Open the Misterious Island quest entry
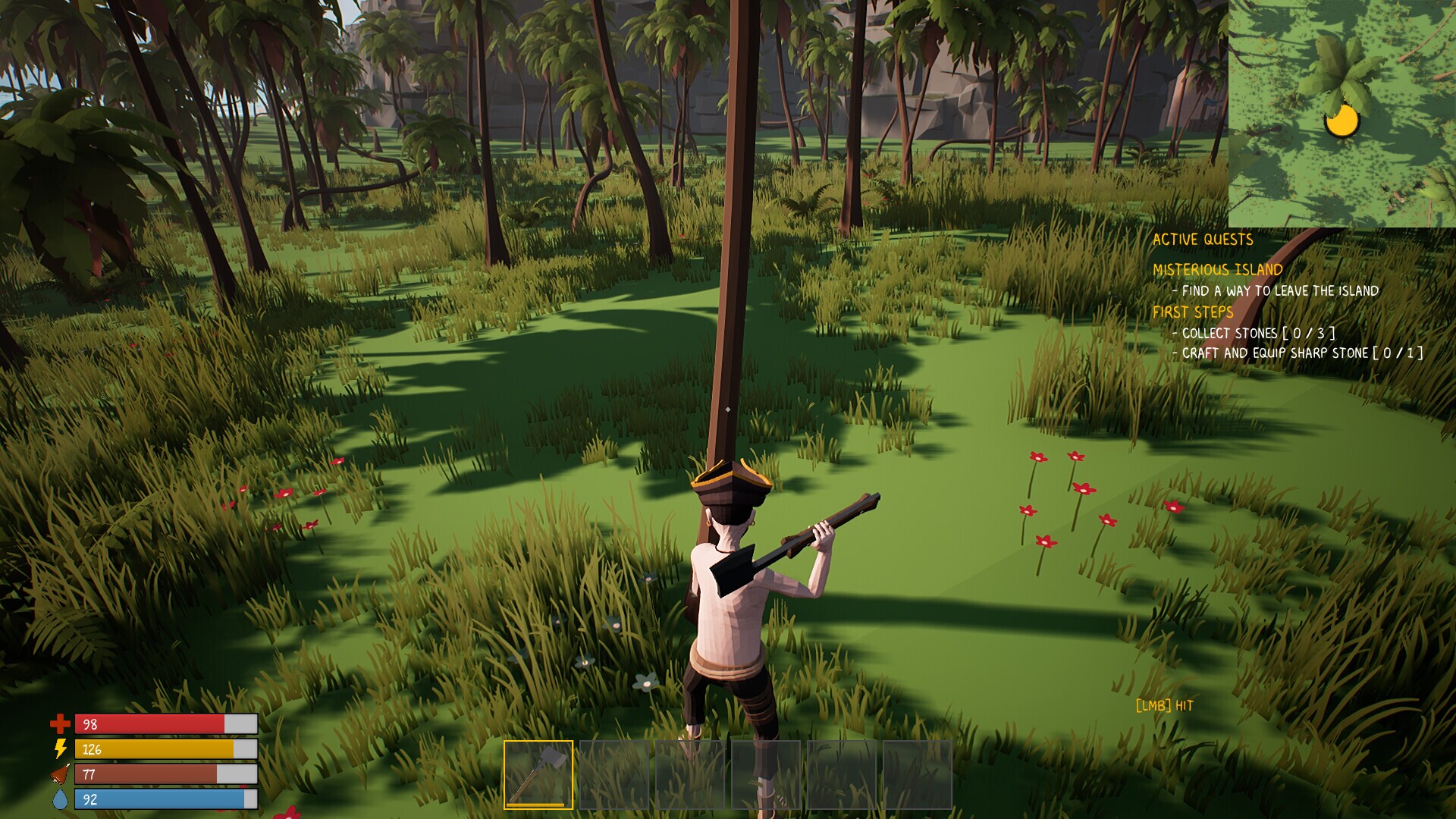Screen dimensions: 1456x819 coord(1217,270)
